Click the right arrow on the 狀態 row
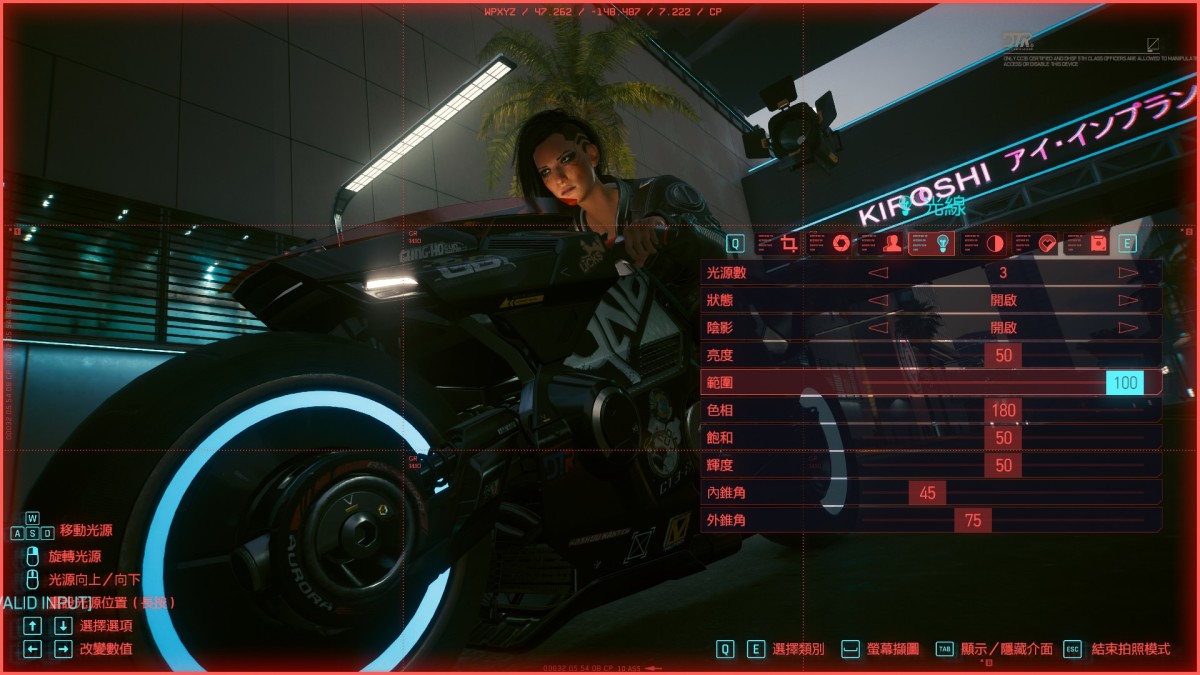The height and width of the screenshot is (675, 1200). pyautogui.click(x=1128, y=300)
